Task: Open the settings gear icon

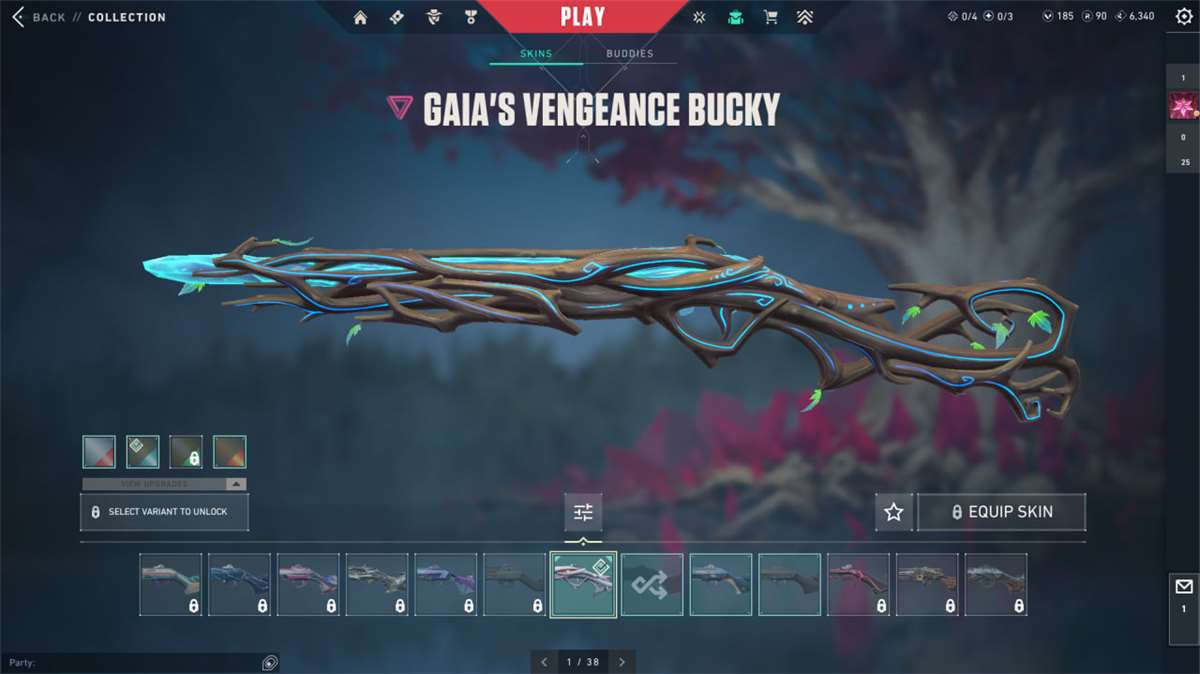Action: pyautogui.click(x=1184, y=17)
